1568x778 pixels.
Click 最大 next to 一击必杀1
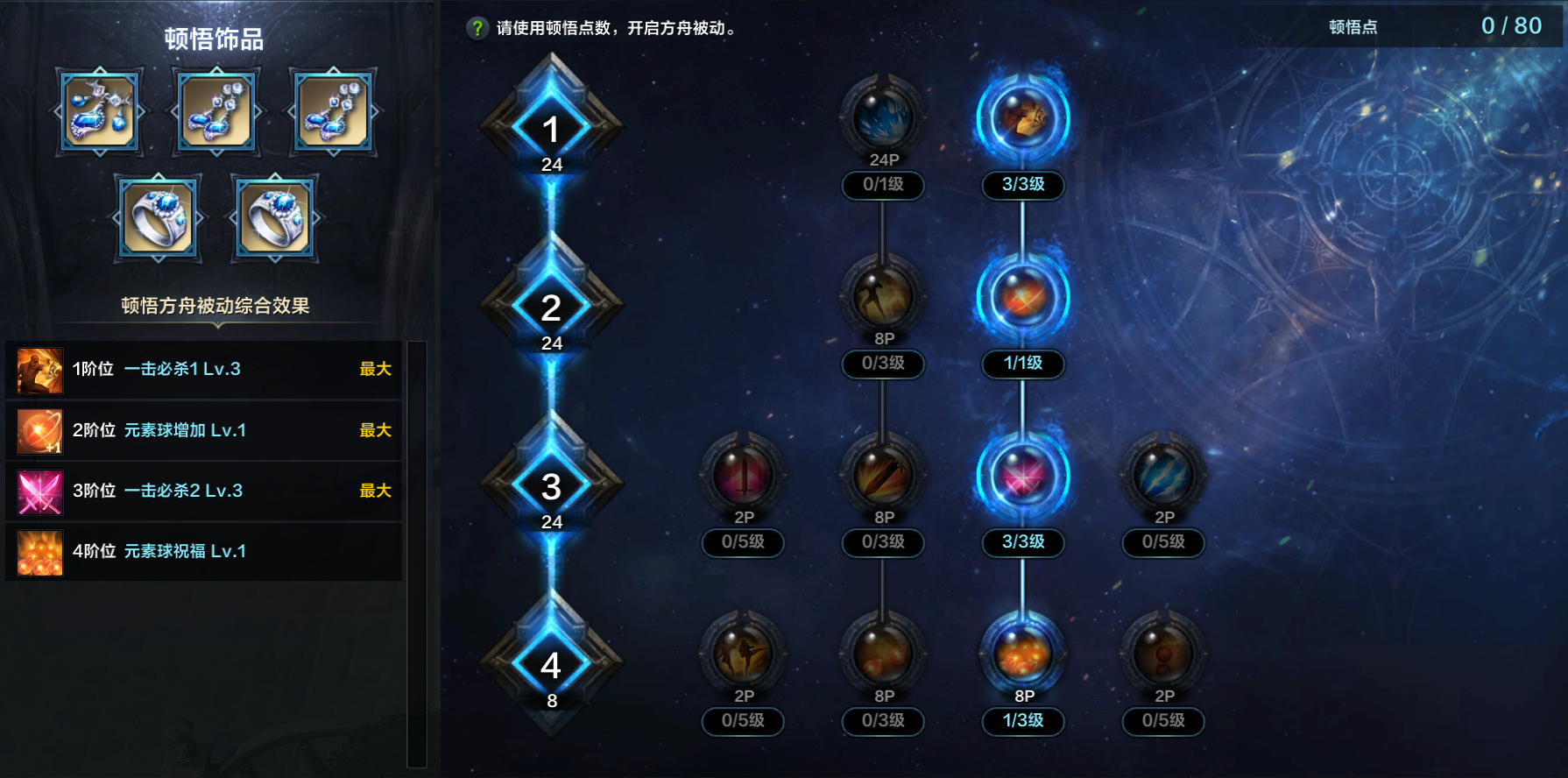point(377,370)
